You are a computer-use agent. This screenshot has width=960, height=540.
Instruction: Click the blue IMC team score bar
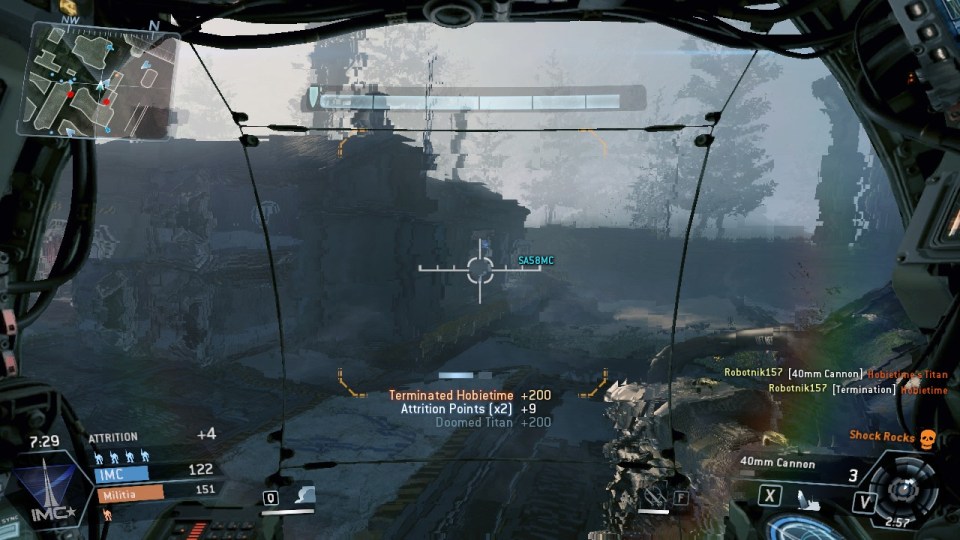122,472
